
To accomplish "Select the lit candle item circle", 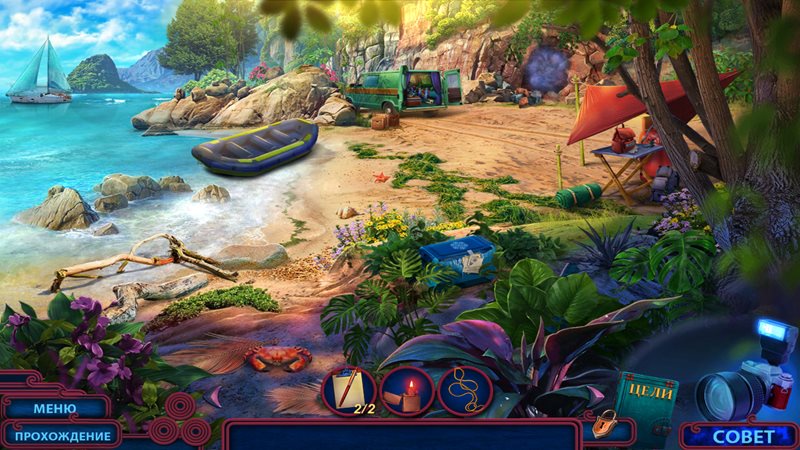I will pyautogui.click(x=407, y=390).
